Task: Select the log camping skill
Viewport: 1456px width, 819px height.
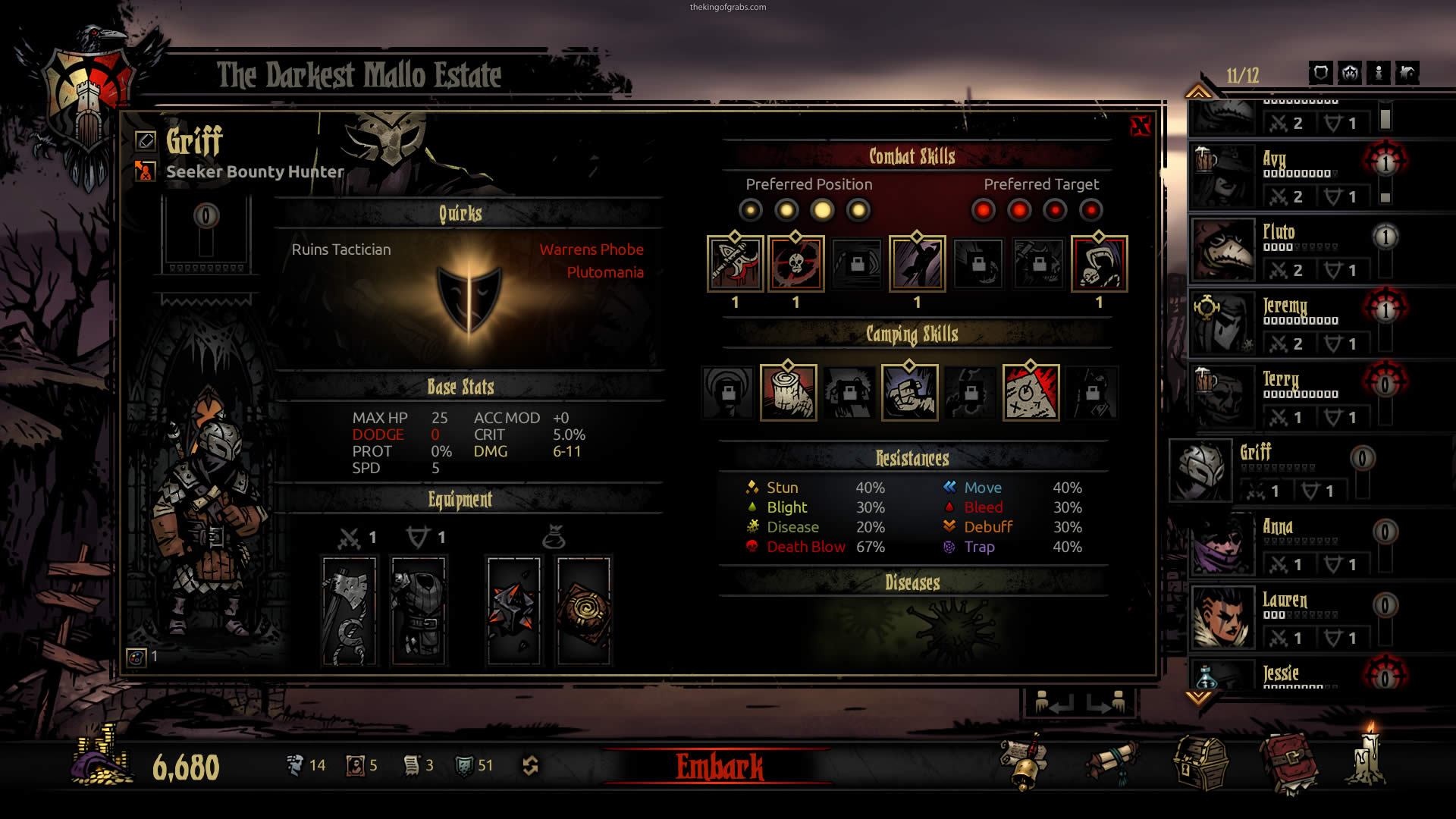Action: coord(788,393)
